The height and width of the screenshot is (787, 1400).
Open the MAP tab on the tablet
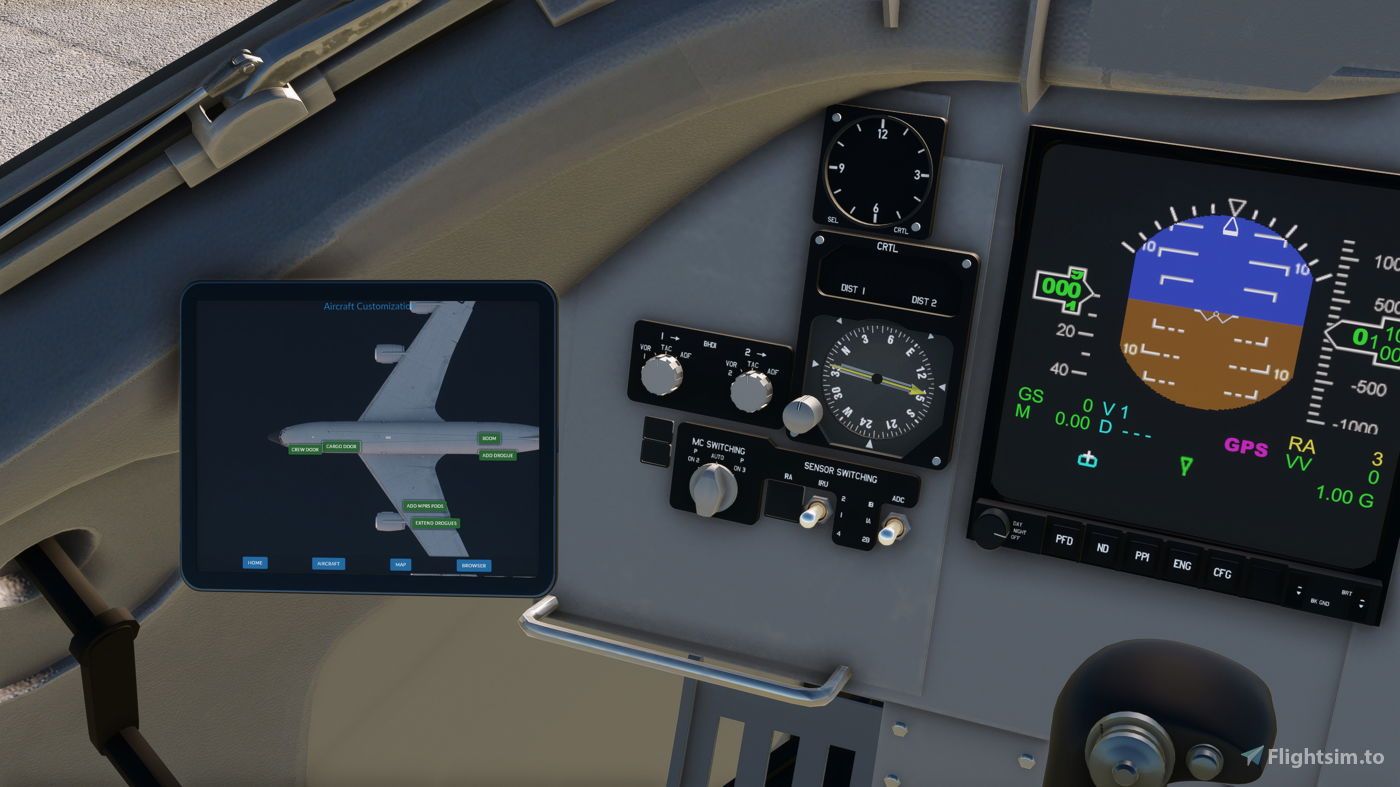tap(400, 564)
